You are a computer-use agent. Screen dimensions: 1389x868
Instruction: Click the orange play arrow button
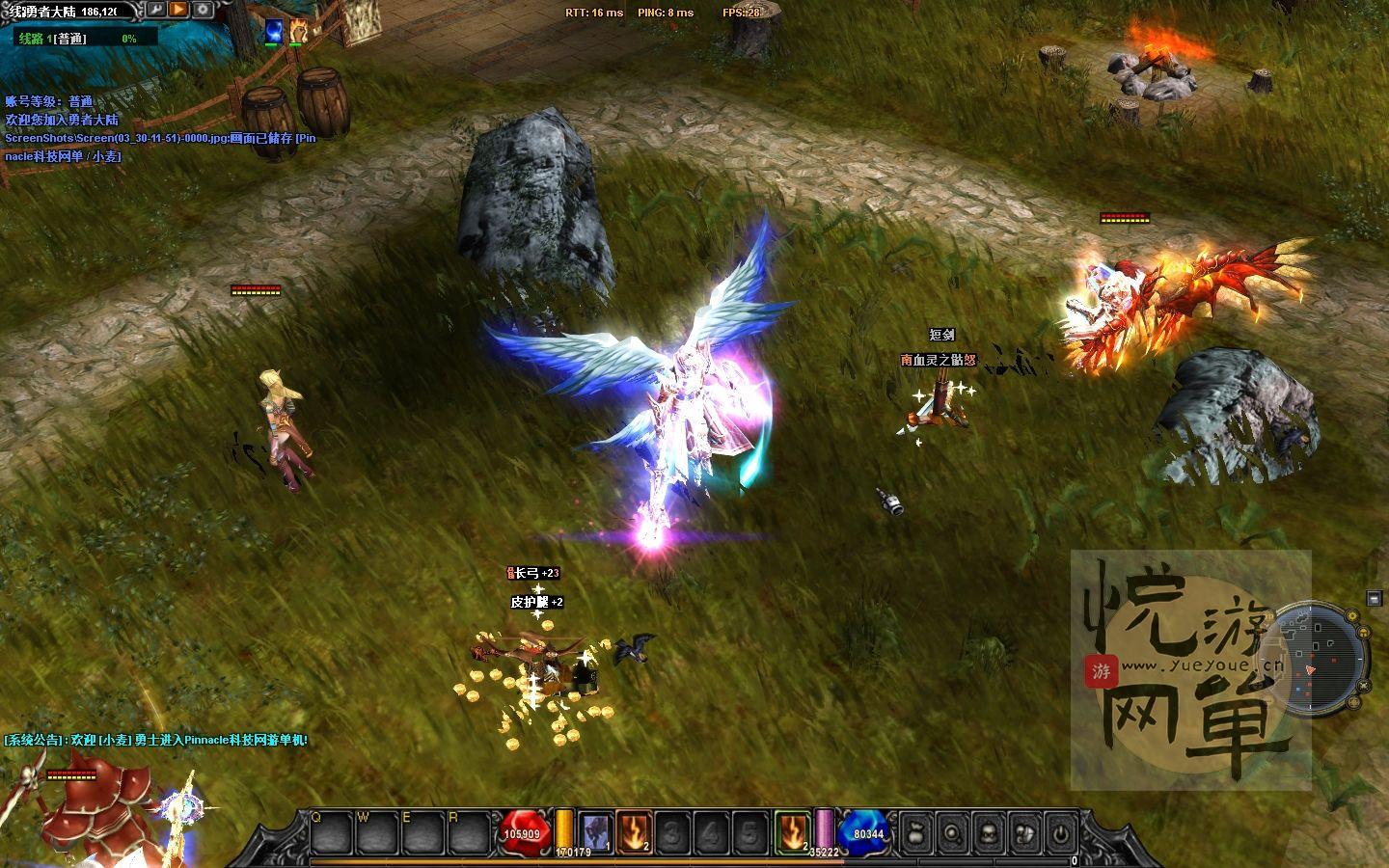tap(178, 10)
